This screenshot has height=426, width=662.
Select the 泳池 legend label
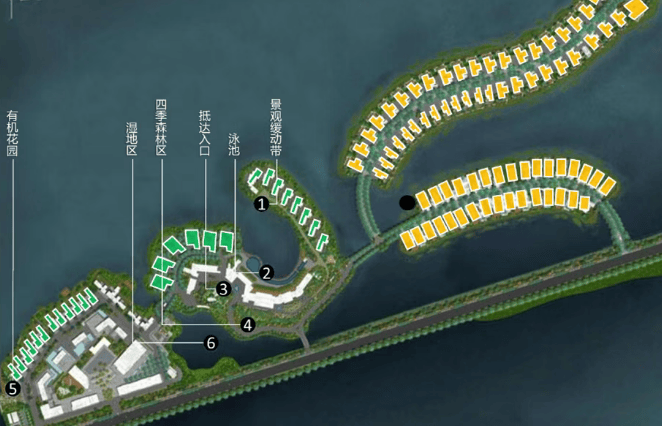[x=234, y=145]
